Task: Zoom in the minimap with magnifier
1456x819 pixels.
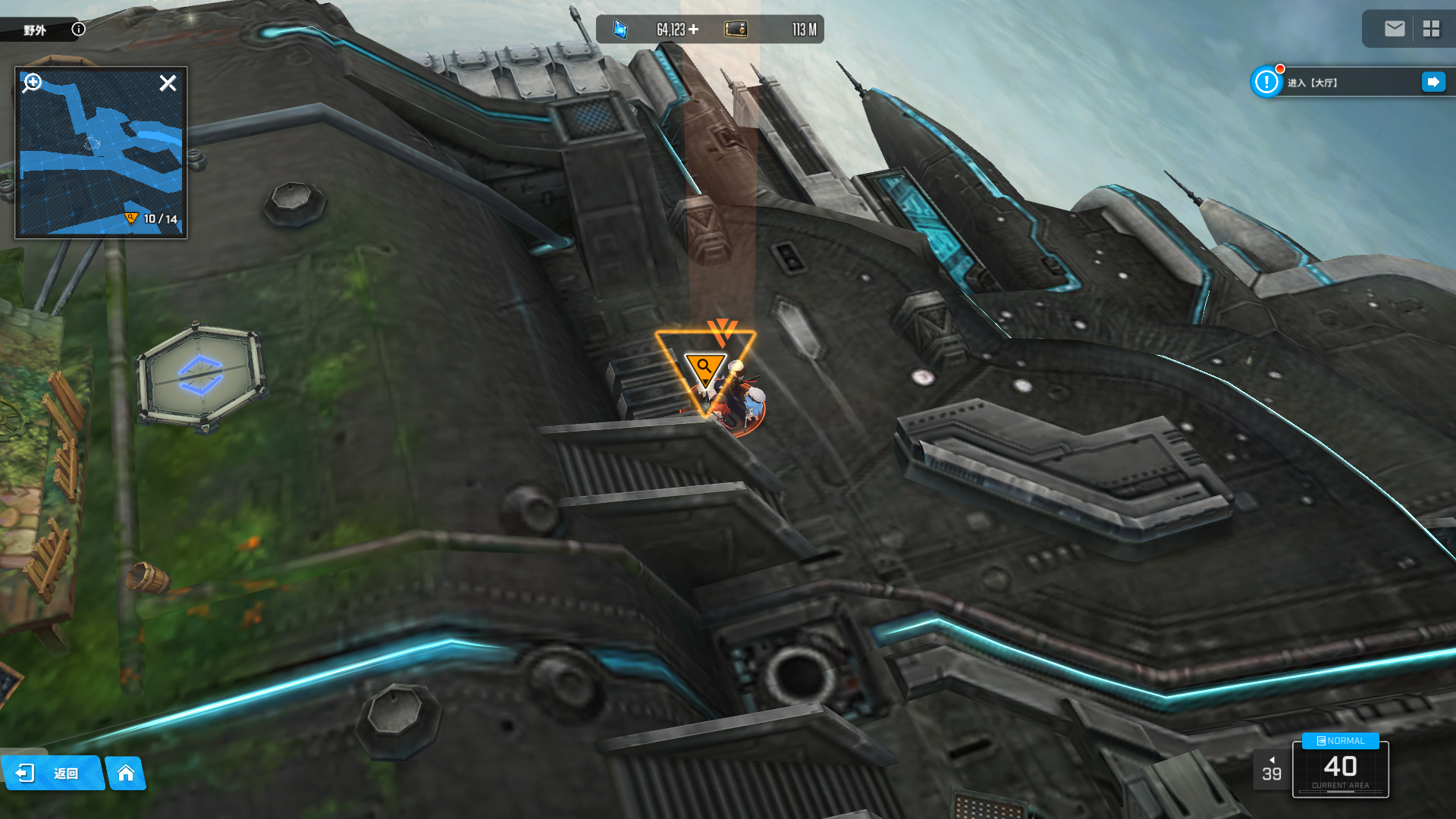Action: [x=33, y=82]
